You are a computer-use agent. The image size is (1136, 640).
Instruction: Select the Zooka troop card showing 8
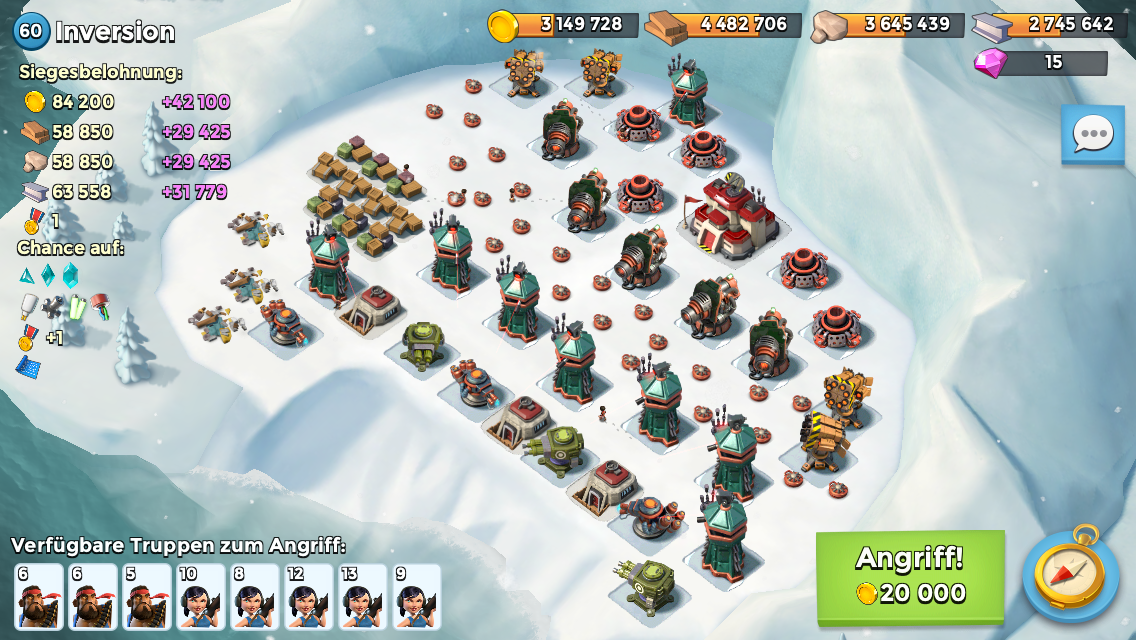coord(255,597)
